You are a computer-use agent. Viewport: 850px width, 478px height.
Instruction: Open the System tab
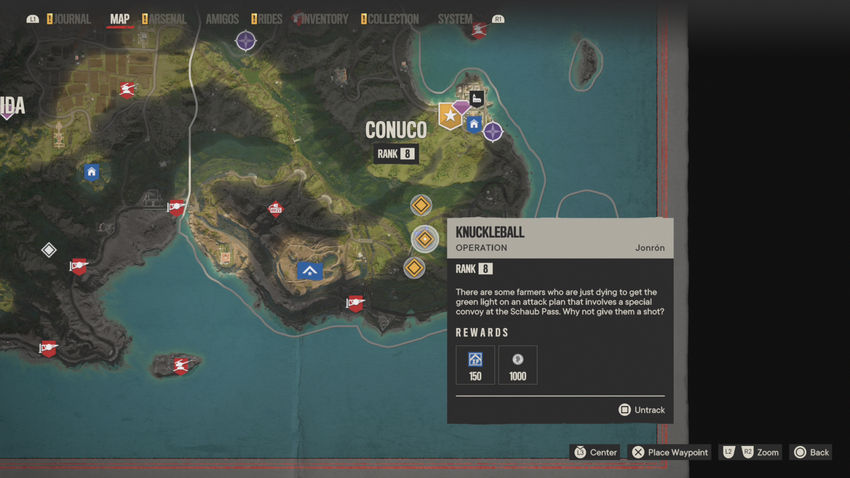455,19
